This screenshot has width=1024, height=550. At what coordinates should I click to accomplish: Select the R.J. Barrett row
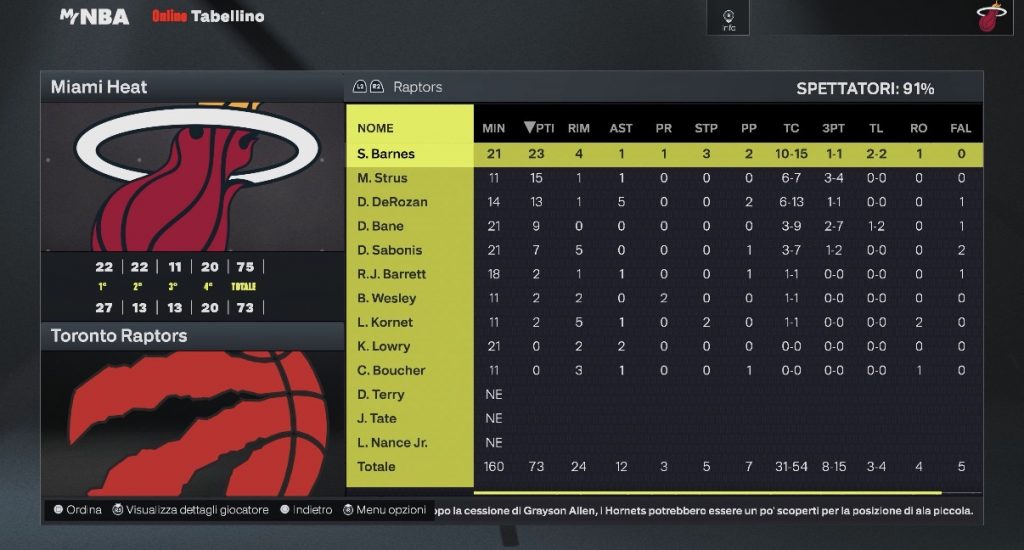pos(391,274)
